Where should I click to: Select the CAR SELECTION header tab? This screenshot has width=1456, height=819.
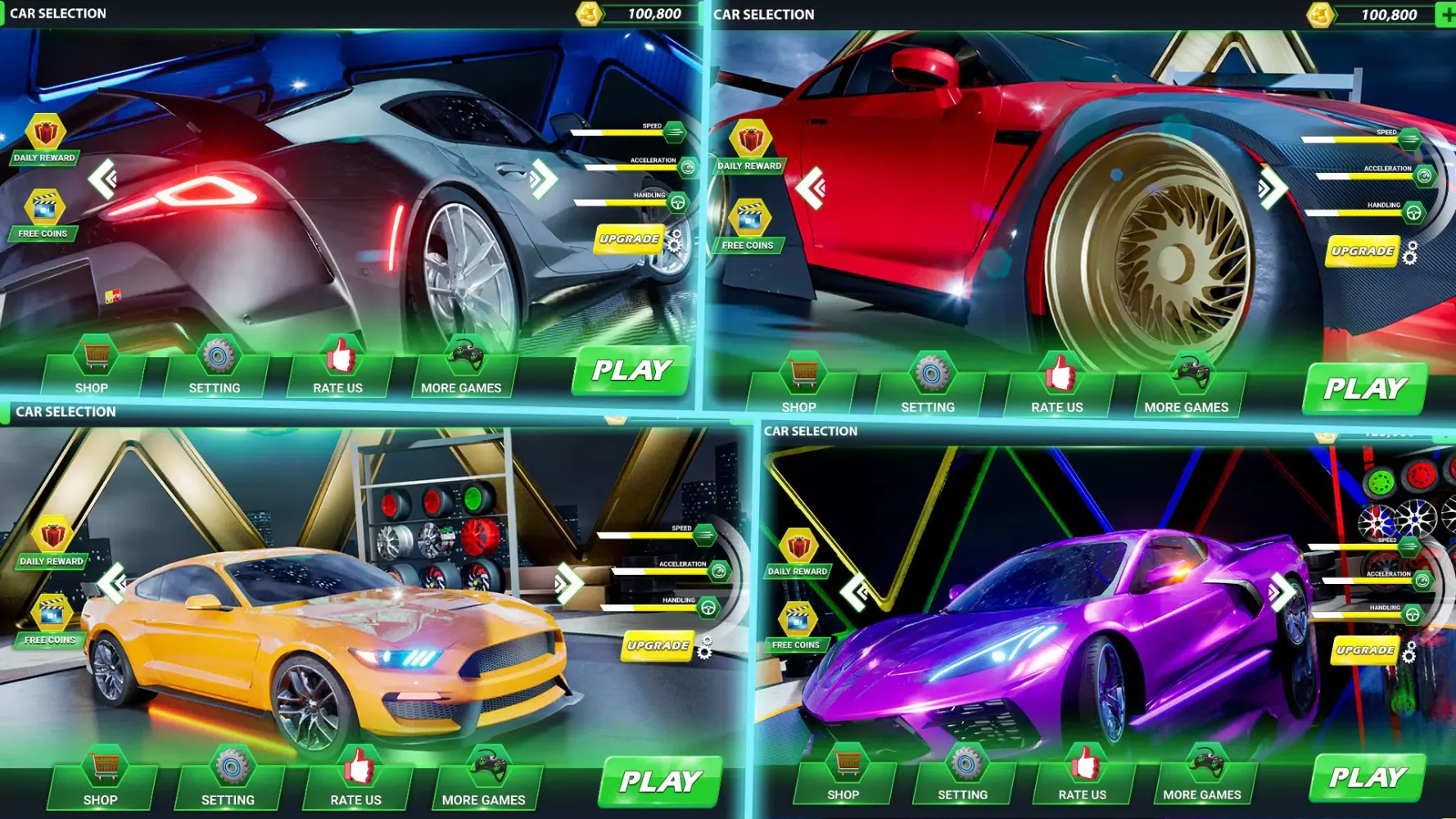(58, 13)
